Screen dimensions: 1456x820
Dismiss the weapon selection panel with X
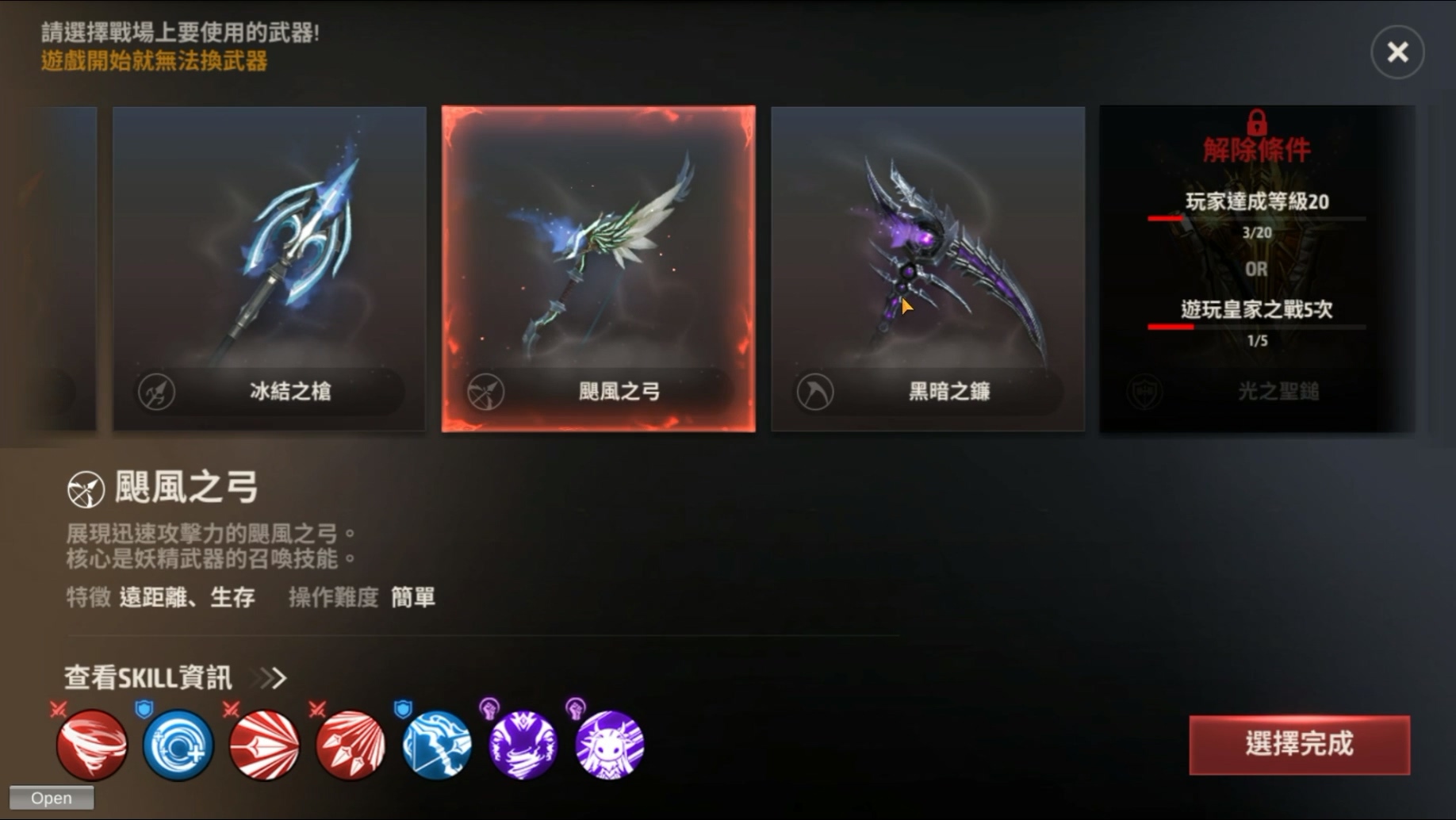click(x=1398, y=52)
